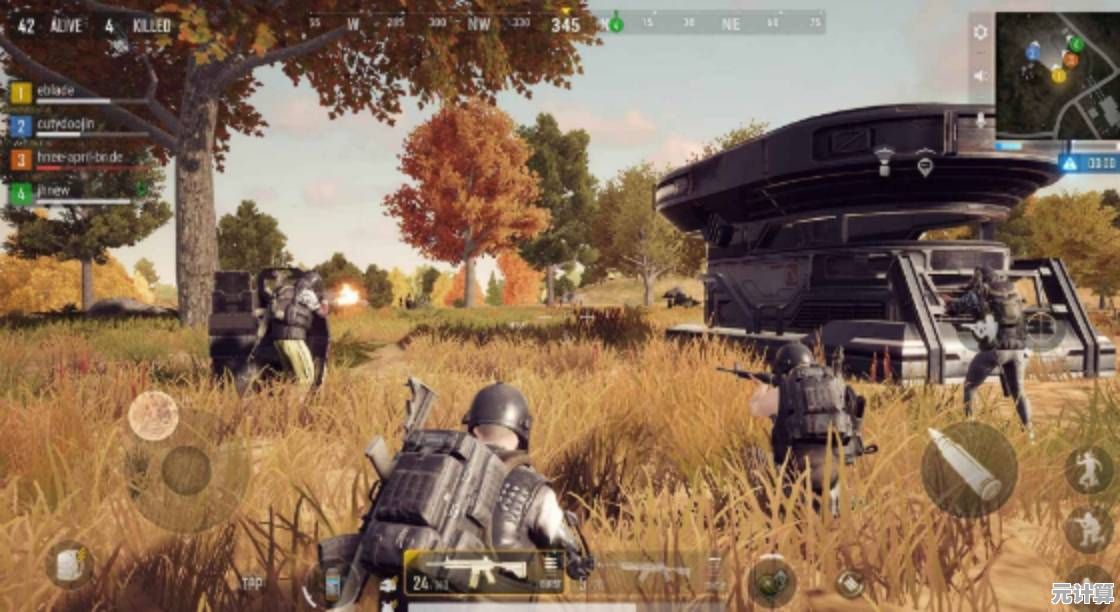Tap the scope aim button

(1040, 327)
